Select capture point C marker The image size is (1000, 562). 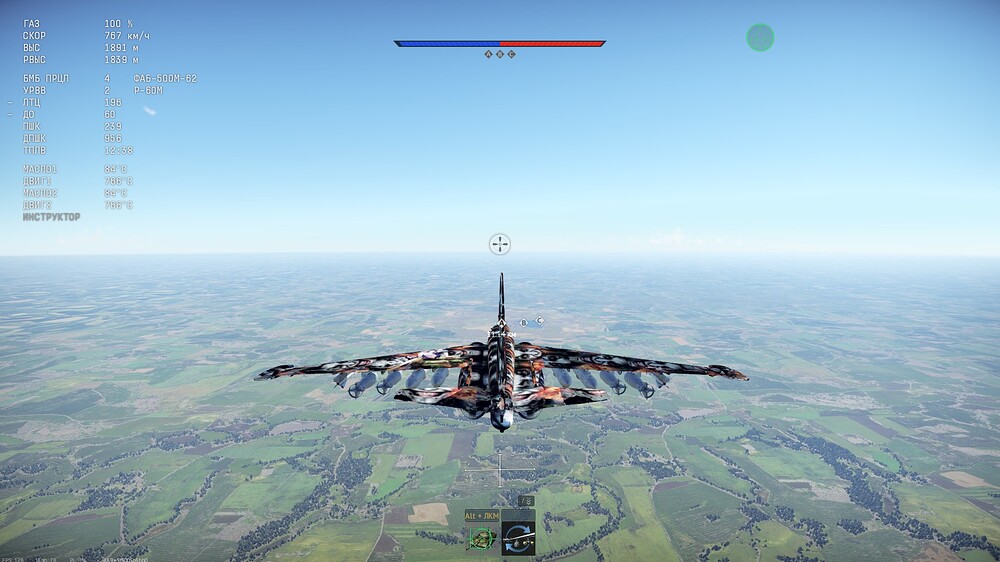(512, 54)
